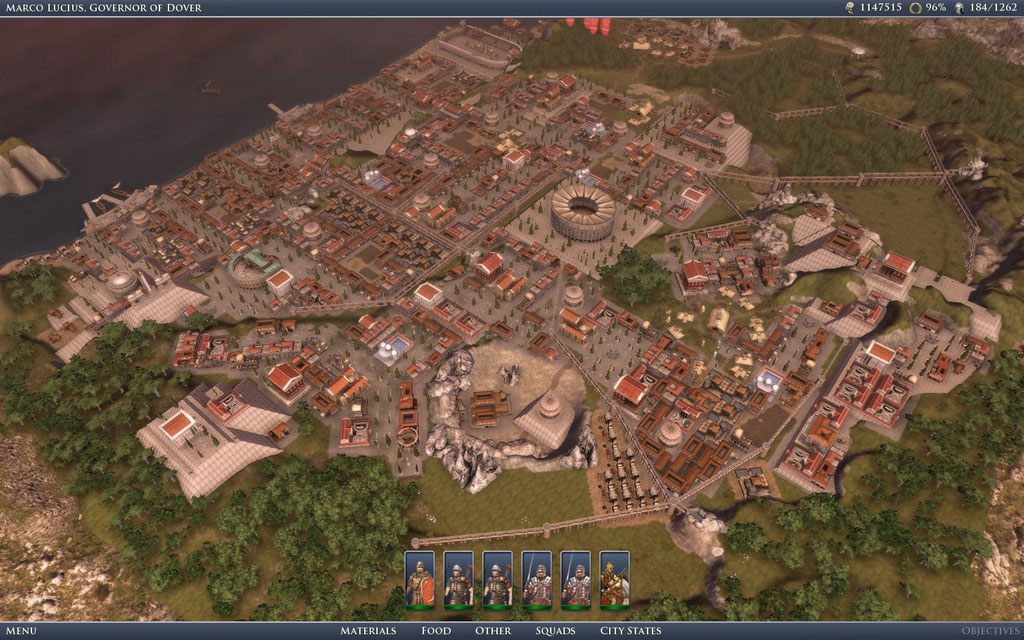1024x640 pixels.
Task: Show the Food overview
Action: pos(436,631)
